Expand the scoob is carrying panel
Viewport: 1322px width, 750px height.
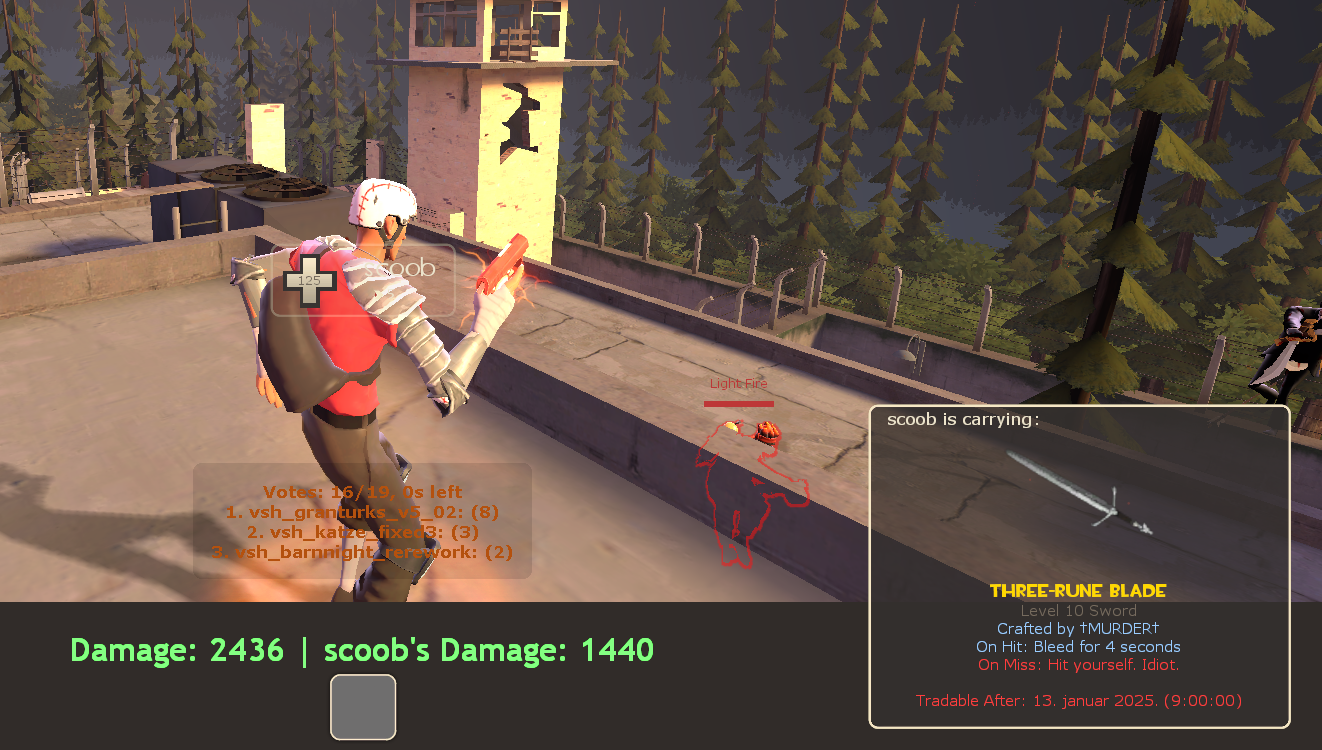click(965, 419)
